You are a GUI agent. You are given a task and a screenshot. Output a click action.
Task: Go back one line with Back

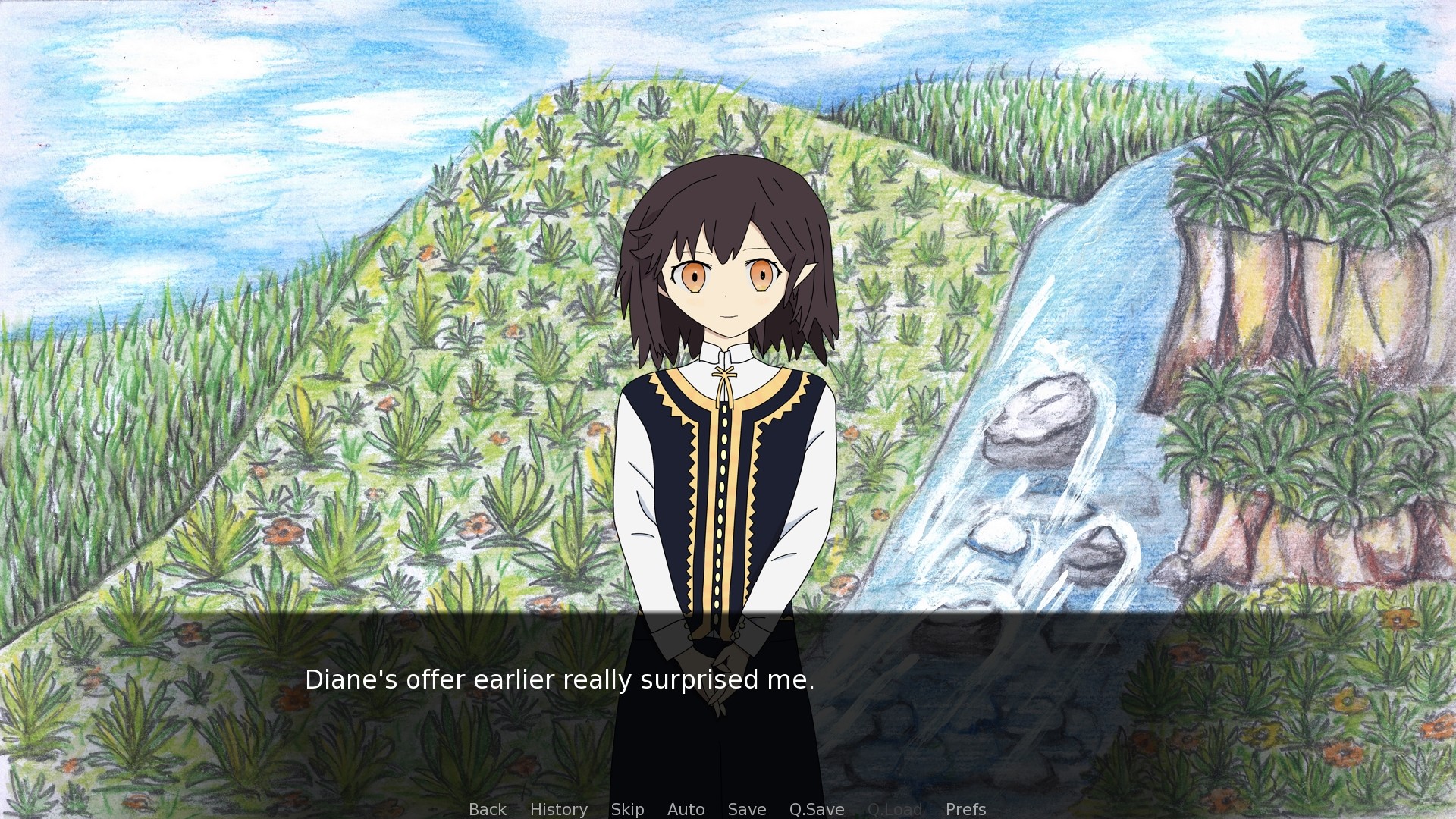click(x=487, y=809)
